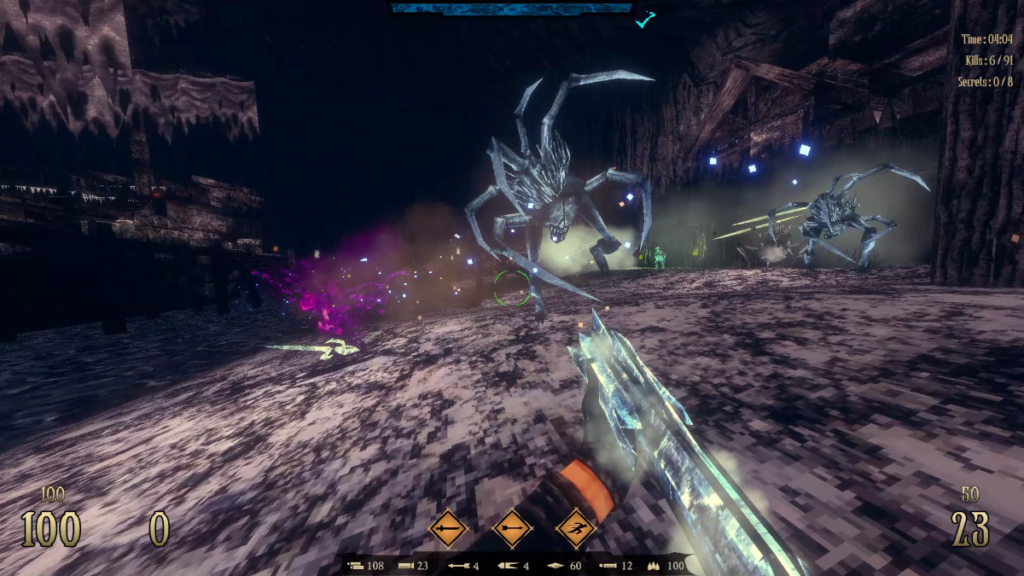Select the sword diamond icon
Viewport: 1024px width, 576px height.
coord(447,527)
